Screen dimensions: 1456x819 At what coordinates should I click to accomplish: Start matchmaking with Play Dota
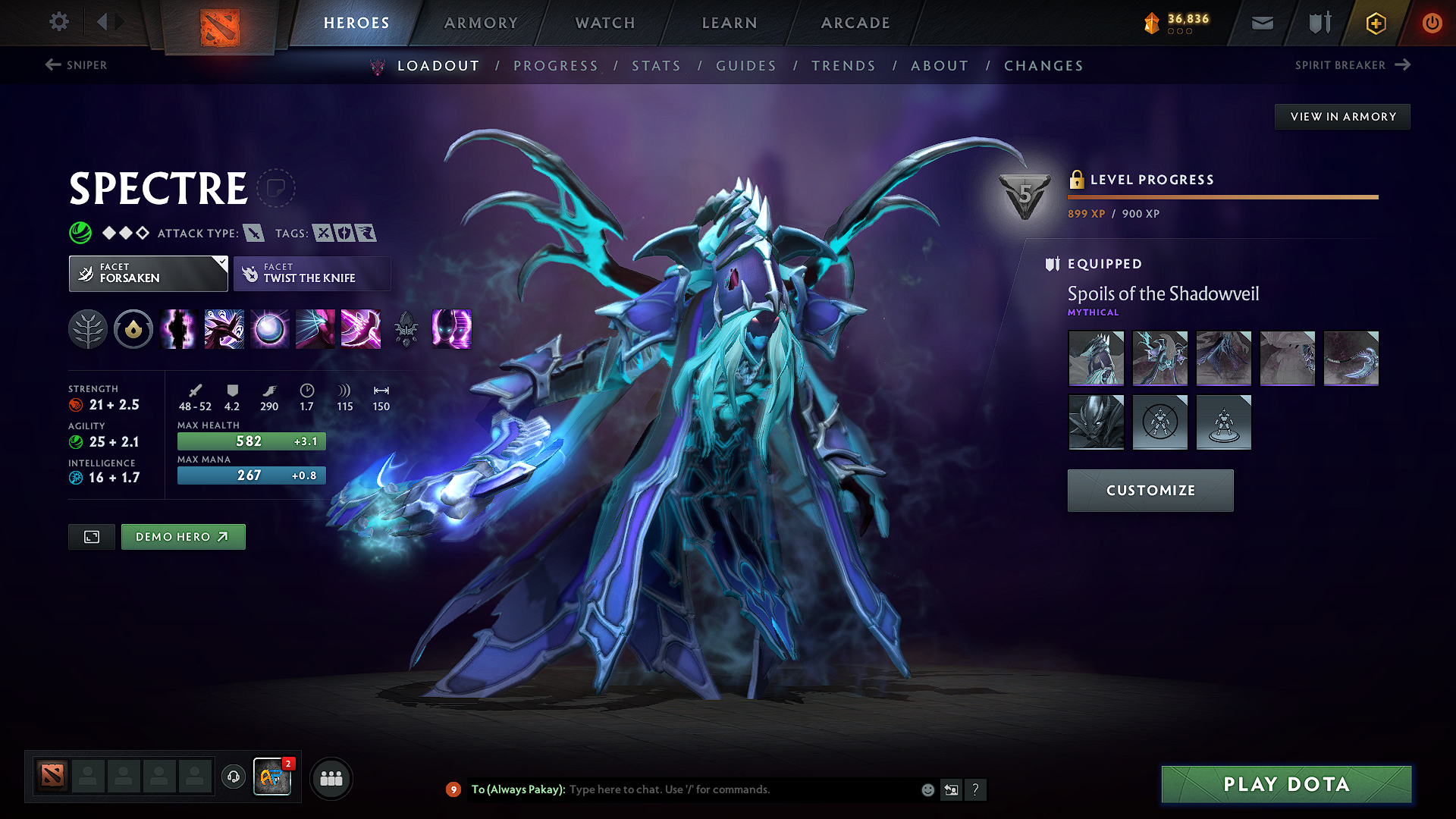pyautogui.click(x=1286, y=784)
